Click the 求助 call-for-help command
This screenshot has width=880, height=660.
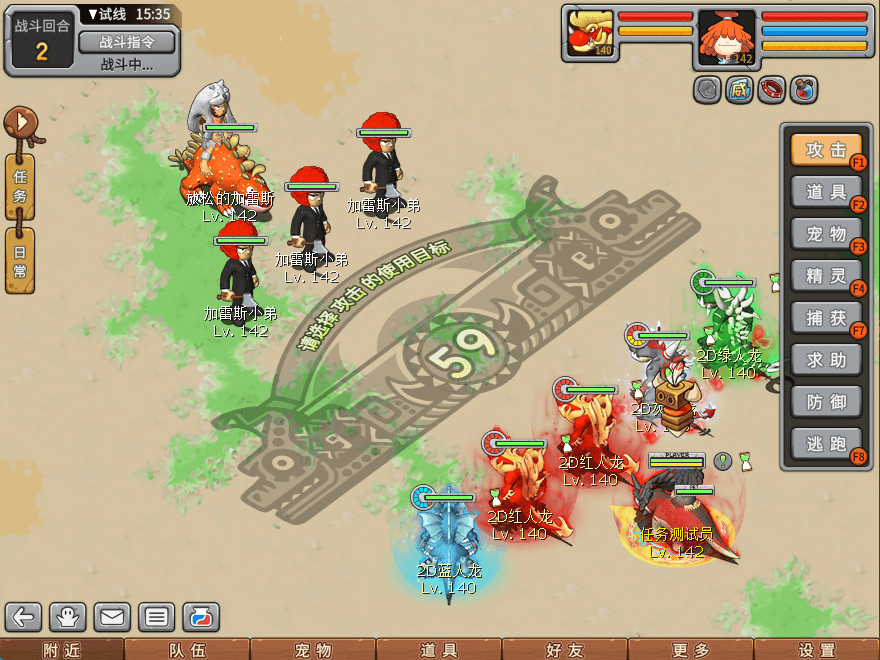pos(826,359)
